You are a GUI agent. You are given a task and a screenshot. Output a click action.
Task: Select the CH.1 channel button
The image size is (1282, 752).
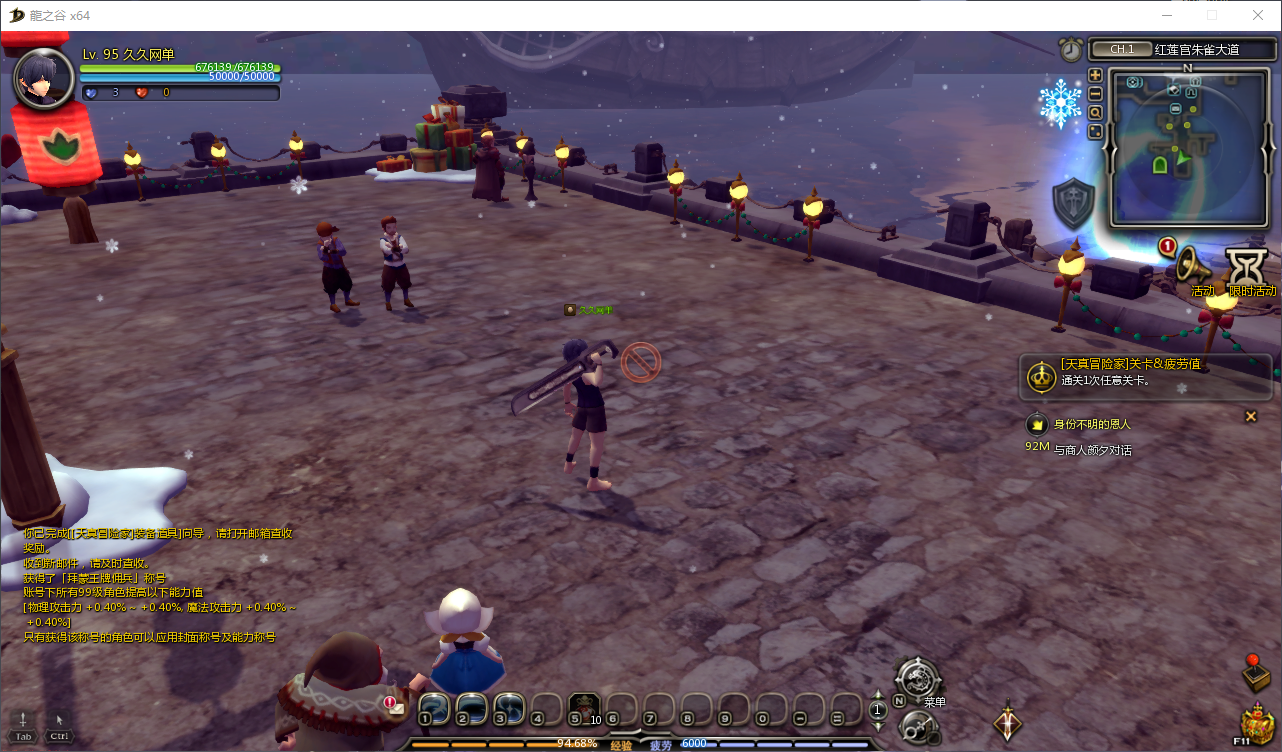pos(1120,49)
